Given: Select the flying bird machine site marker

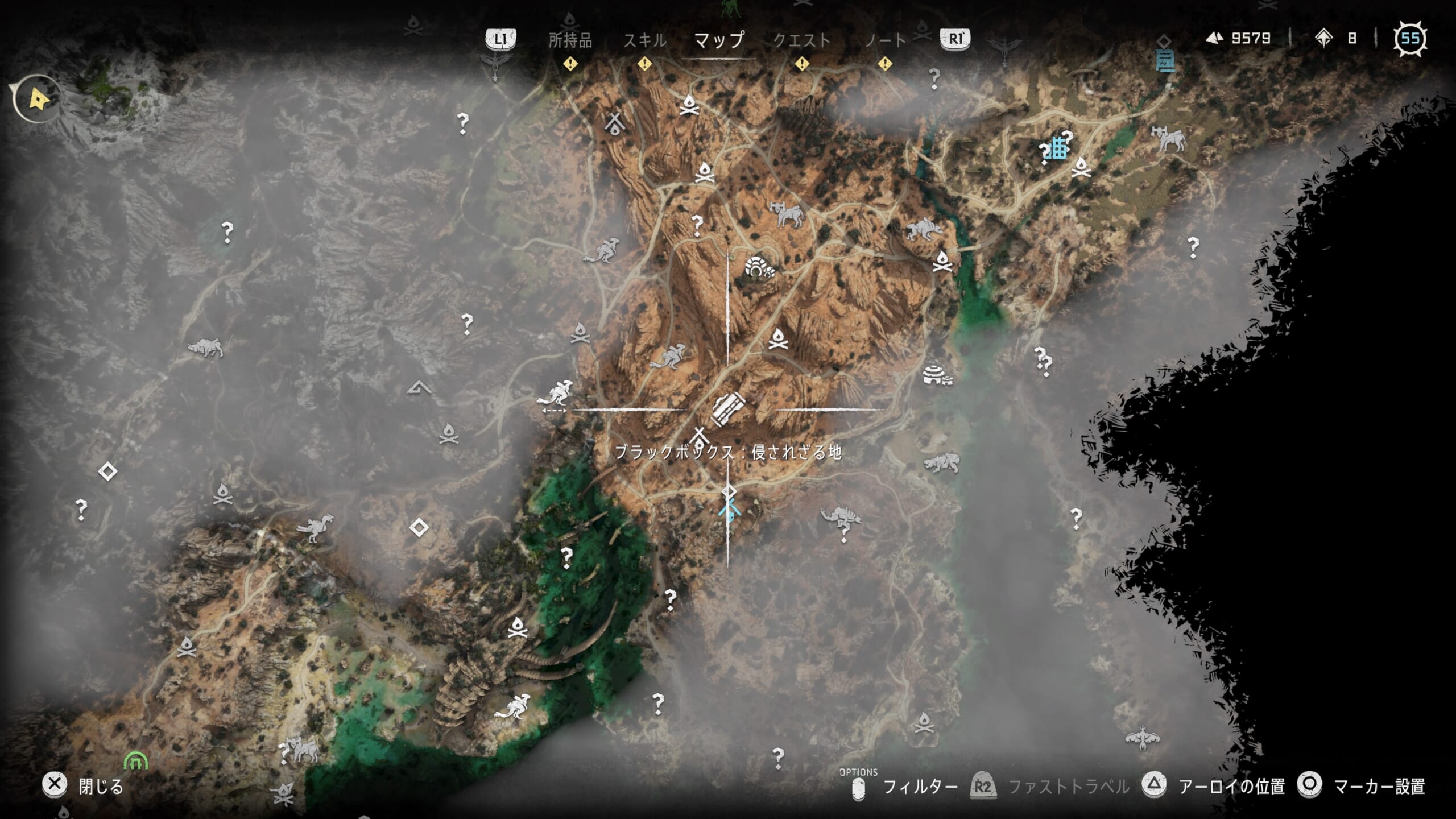Looking at the screenshot, I should 1142,737.
